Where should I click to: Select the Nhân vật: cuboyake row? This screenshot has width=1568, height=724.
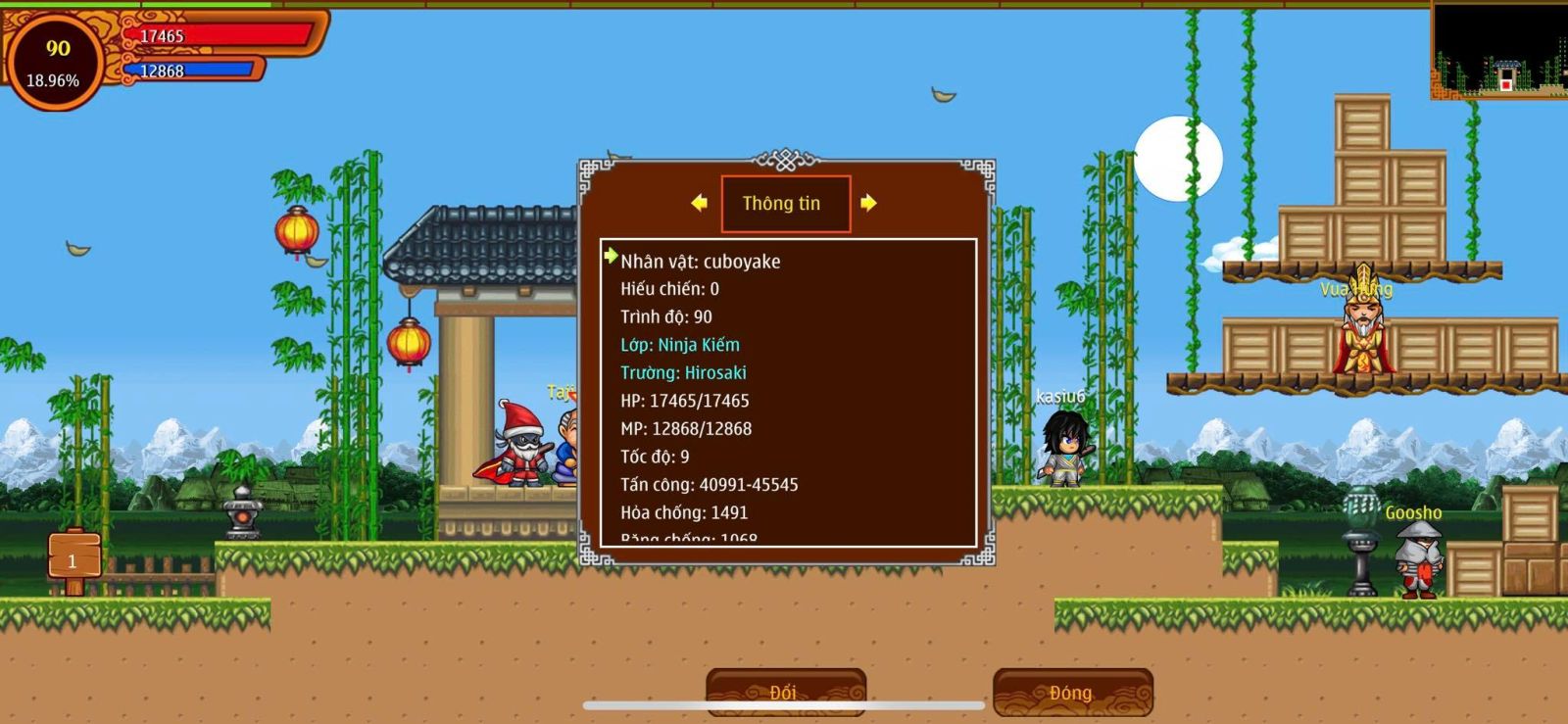click(700, 262)
